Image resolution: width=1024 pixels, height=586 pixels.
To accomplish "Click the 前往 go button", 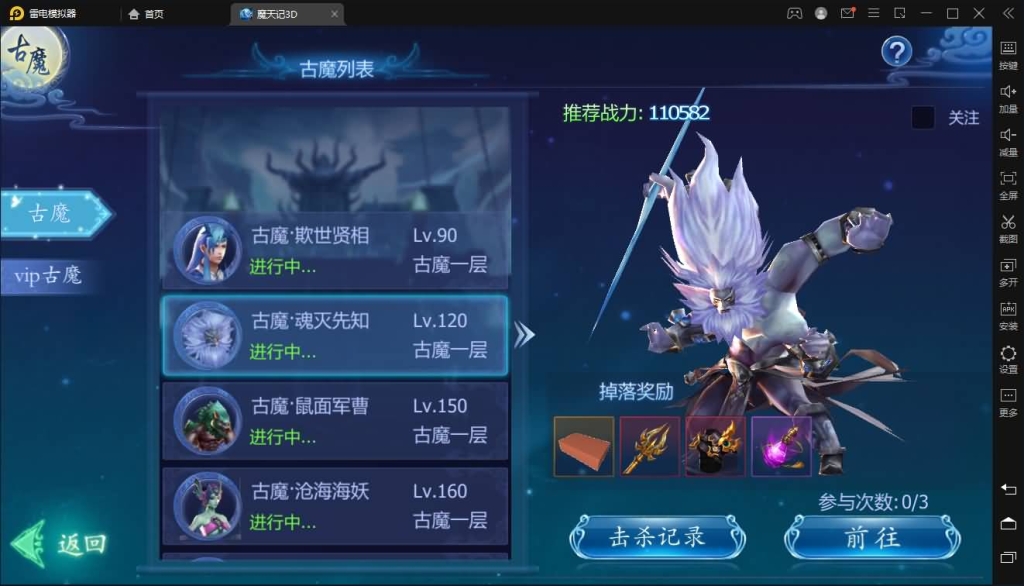I will coord(872,537).
